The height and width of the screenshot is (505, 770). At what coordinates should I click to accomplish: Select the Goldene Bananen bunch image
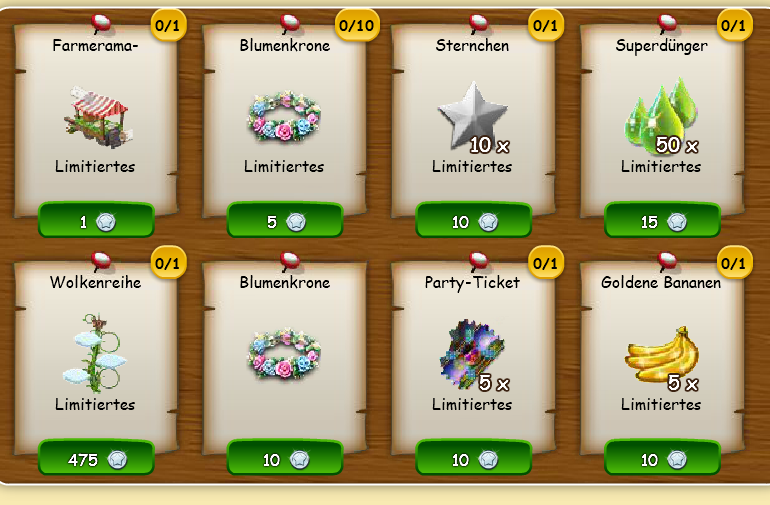660,355
